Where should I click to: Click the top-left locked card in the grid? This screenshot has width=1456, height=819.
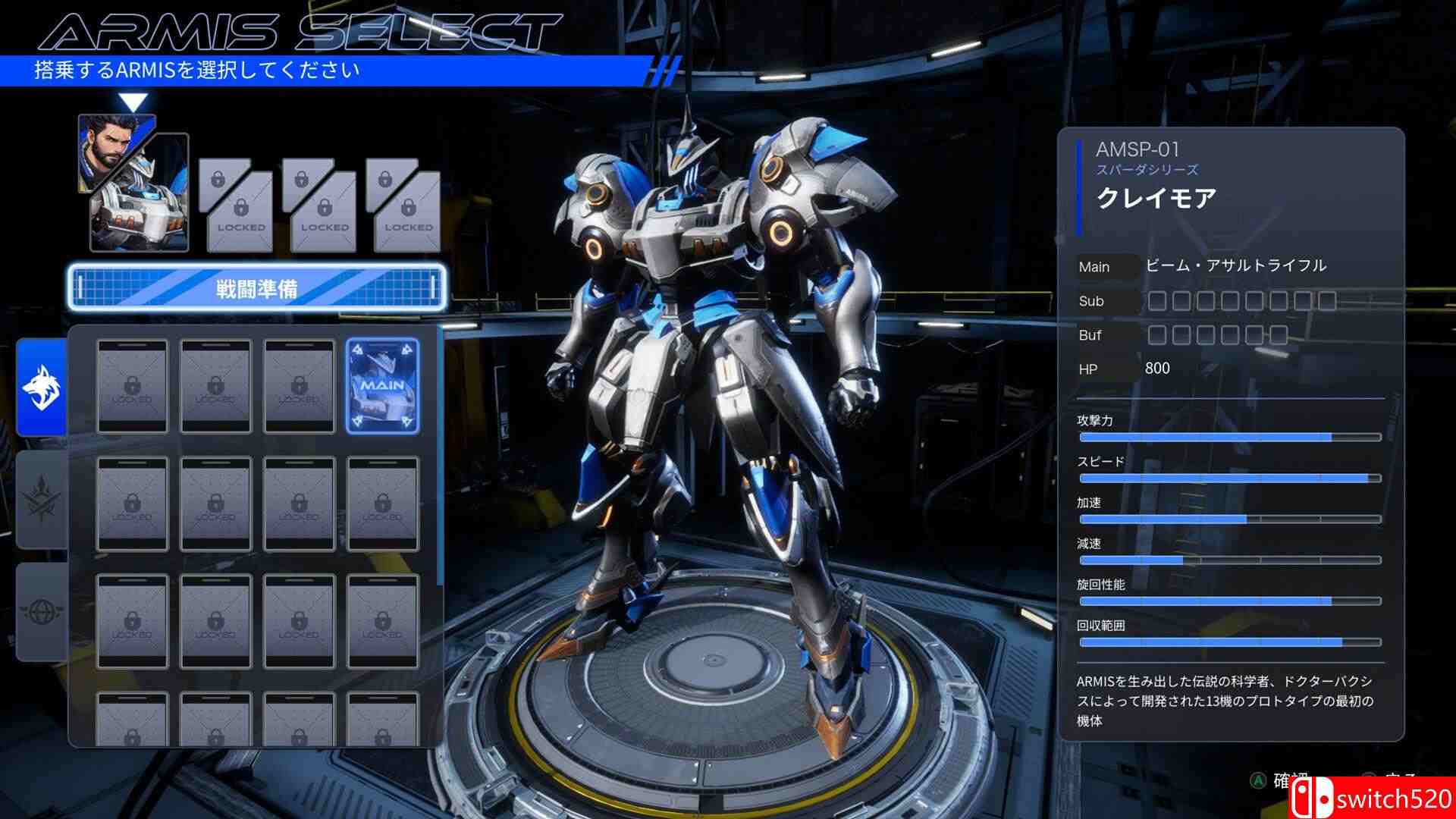[x=132, y=387]
